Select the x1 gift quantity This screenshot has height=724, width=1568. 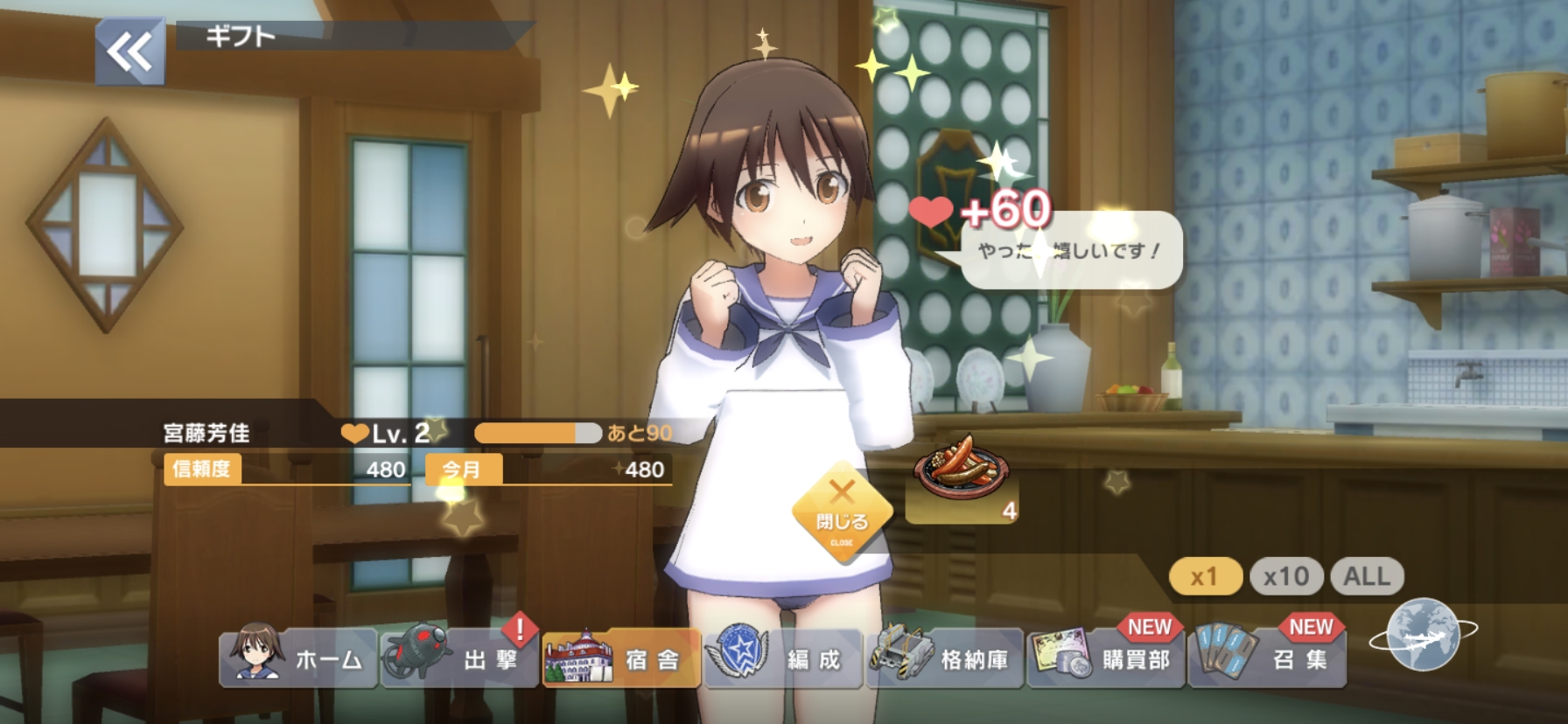point(1205,577)
